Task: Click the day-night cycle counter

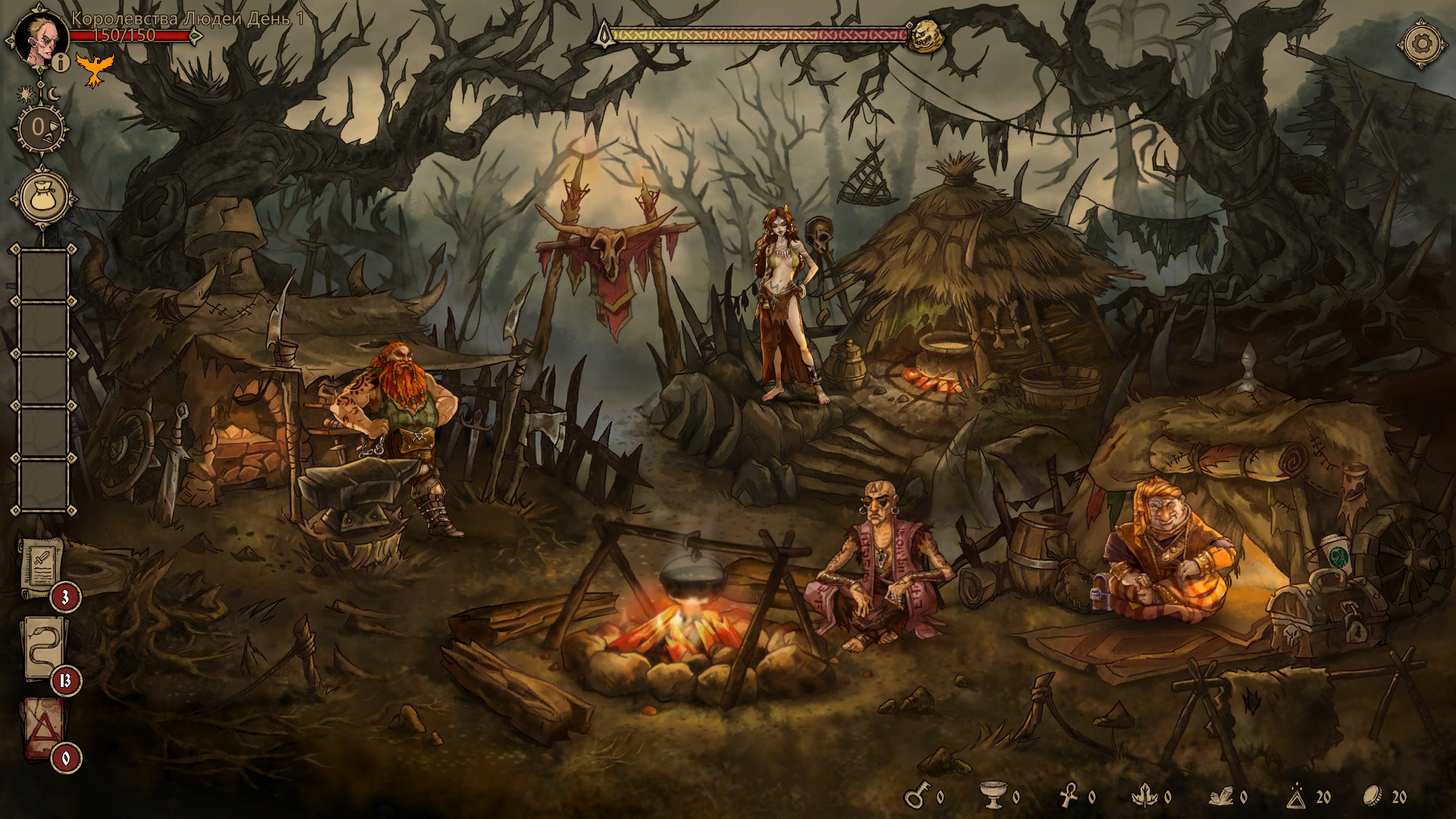Action: point(39,127)
